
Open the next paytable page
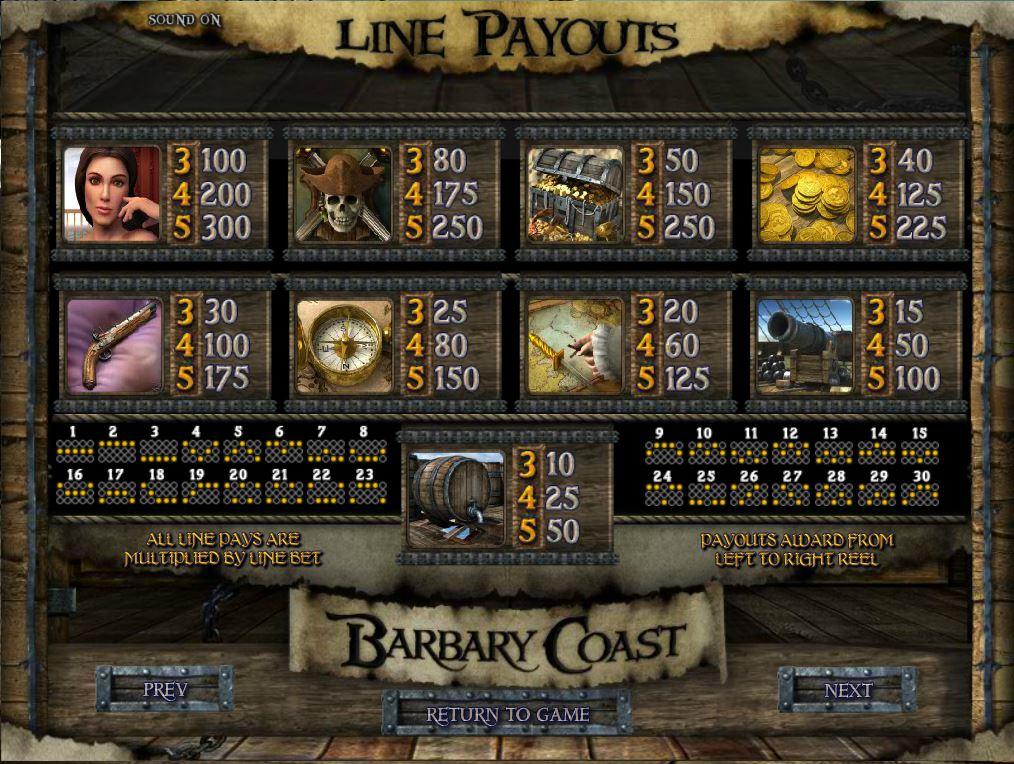pos(847,691)
